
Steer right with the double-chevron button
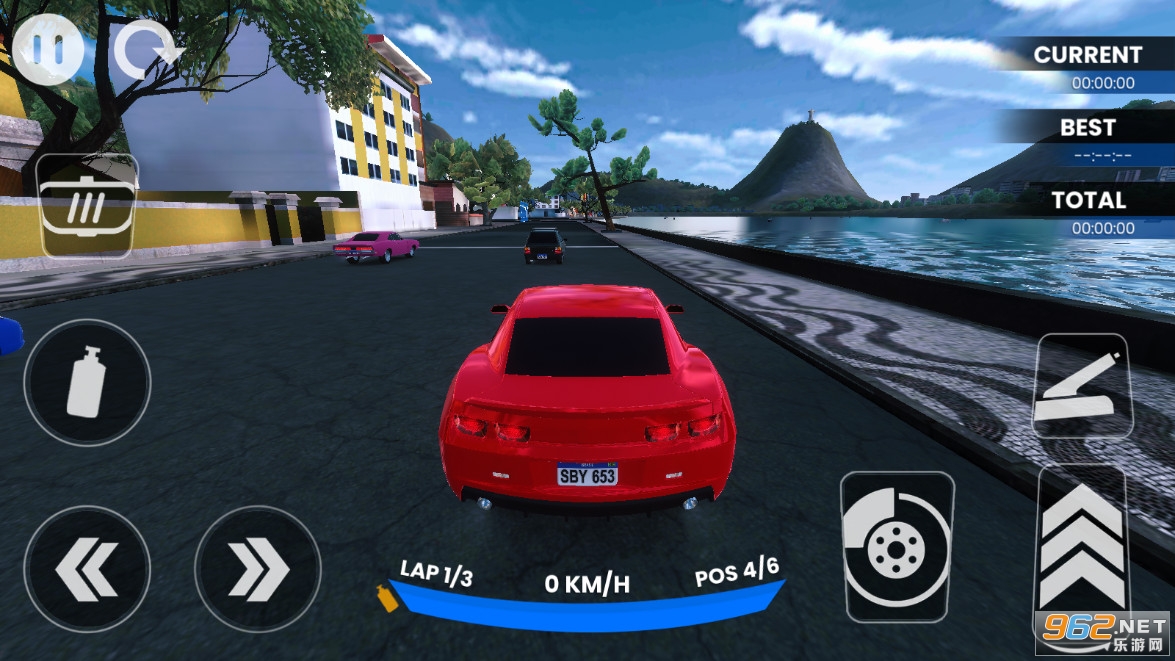tap(258, 569)
